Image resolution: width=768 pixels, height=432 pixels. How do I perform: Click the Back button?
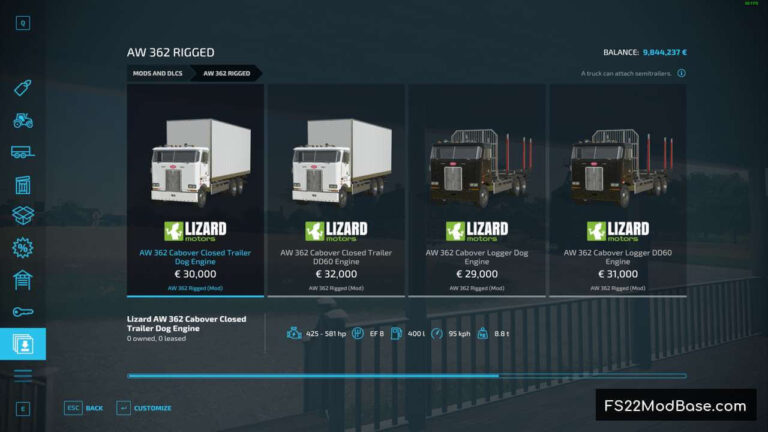84,408
